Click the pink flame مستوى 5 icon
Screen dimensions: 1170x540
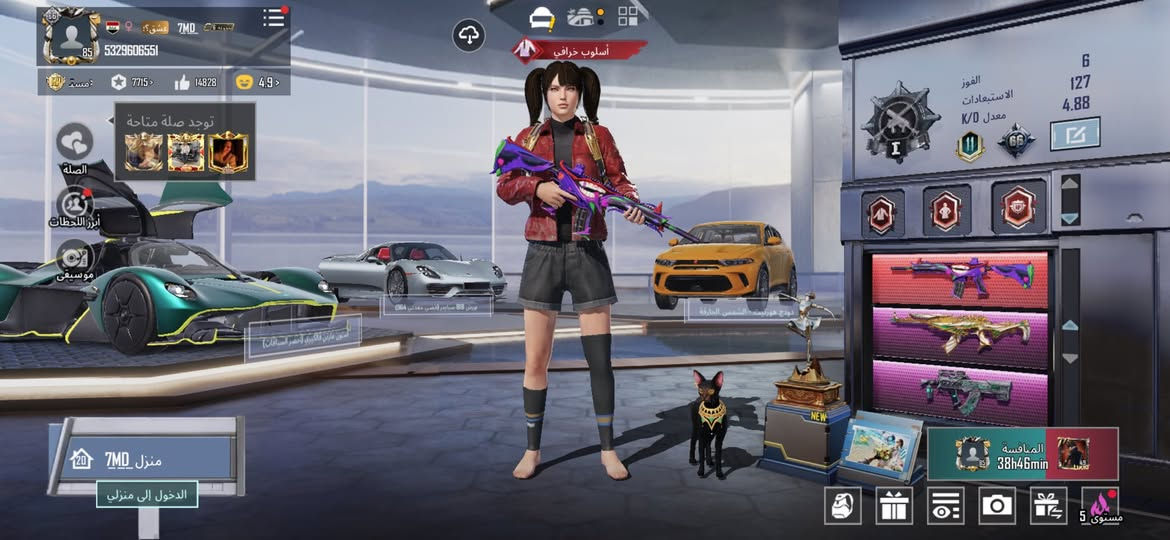(x=1103, y=505)
